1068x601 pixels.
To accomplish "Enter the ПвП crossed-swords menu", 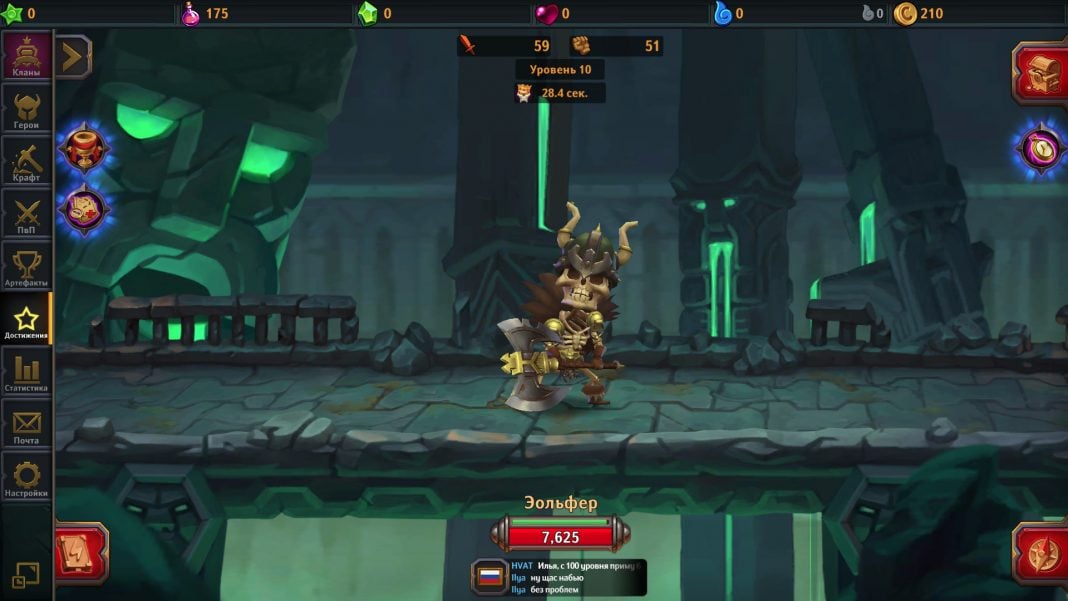I will click(26, 214).
